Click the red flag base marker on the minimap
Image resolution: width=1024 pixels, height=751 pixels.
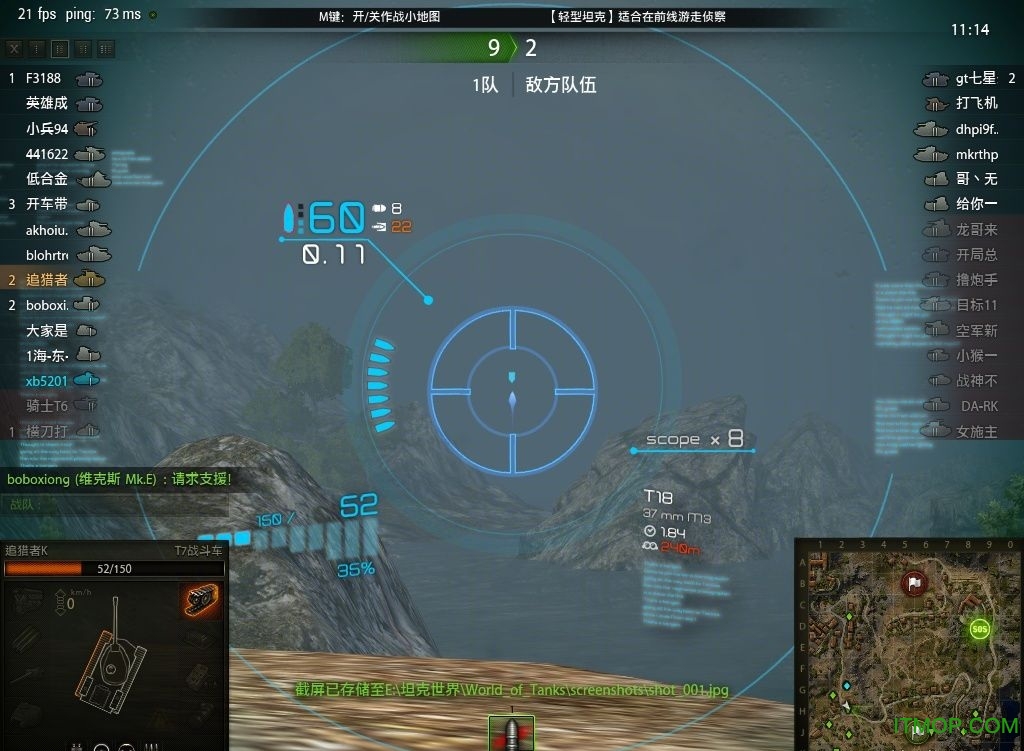(914, 583)
